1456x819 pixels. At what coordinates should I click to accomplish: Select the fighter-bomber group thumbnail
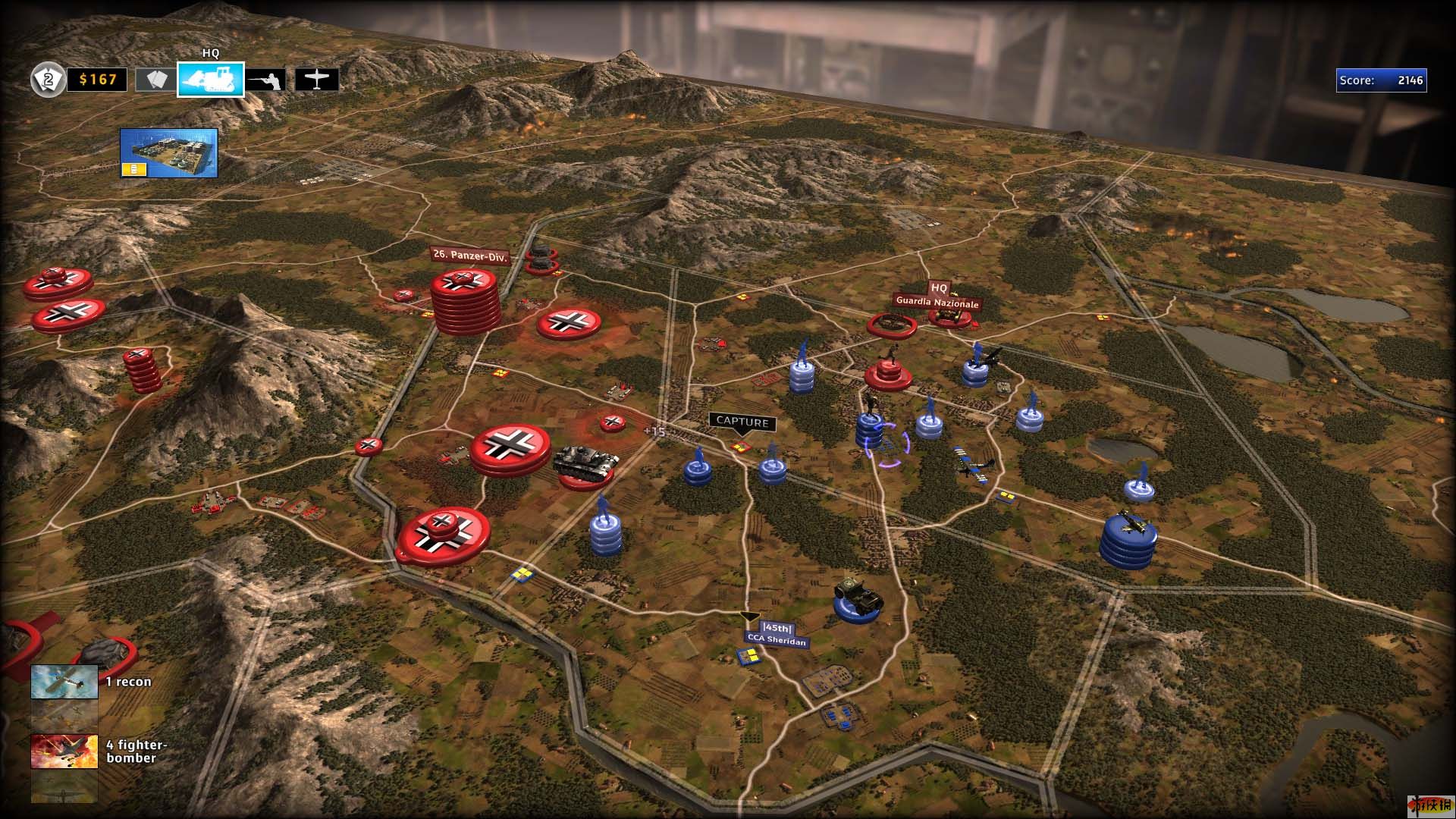pos(64,752)
